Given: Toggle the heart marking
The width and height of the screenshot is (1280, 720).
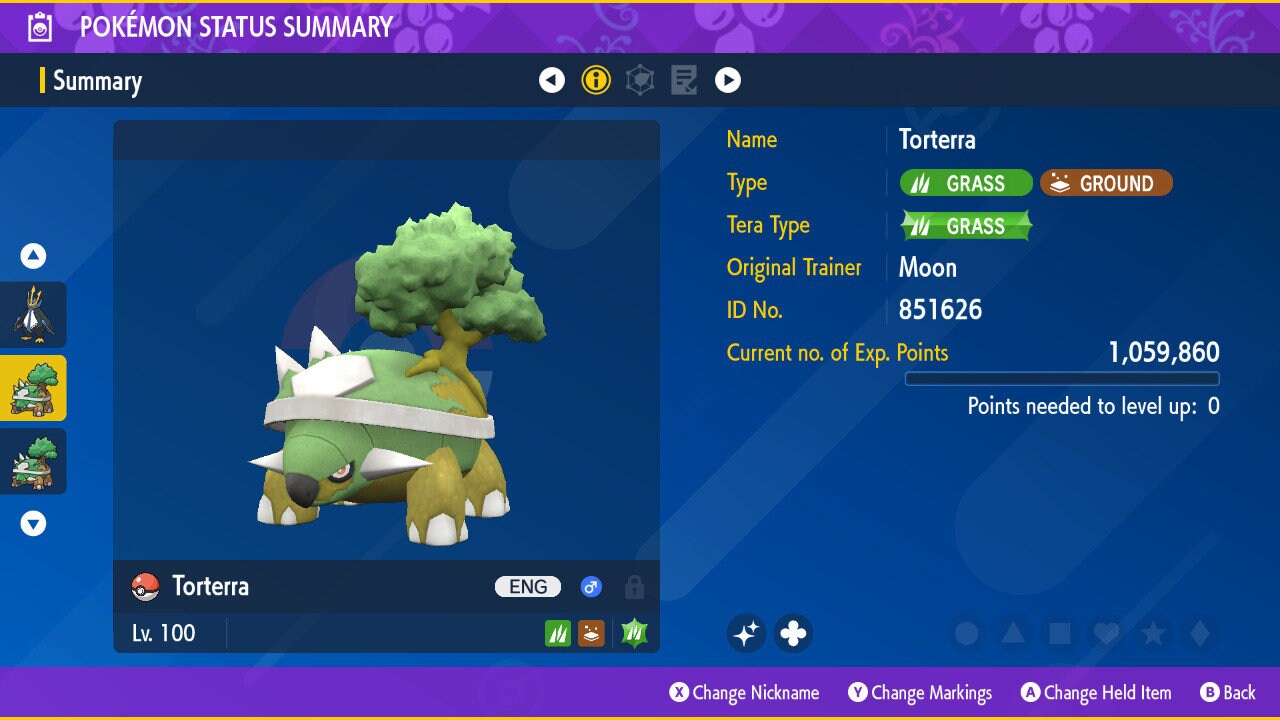Looking at the screenshot, I should point(1106,633).
